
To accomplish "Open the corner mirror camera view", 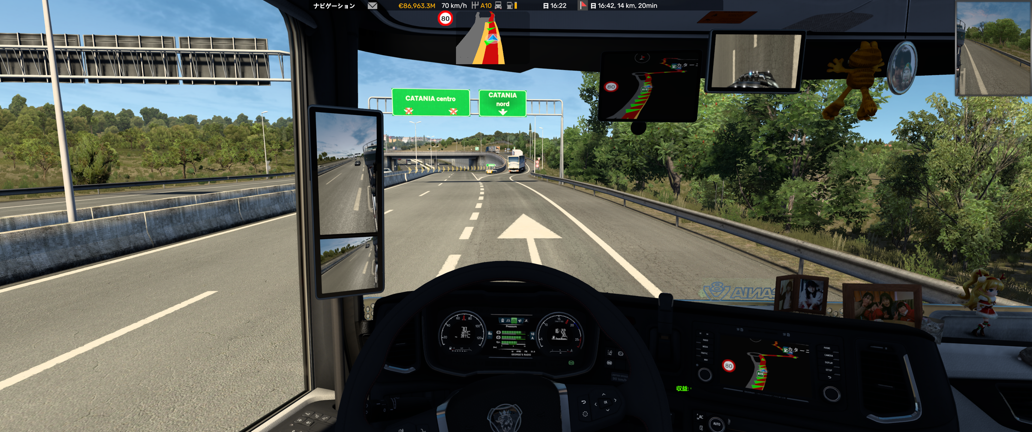I will pyautogui.click(x=992, y=48).
